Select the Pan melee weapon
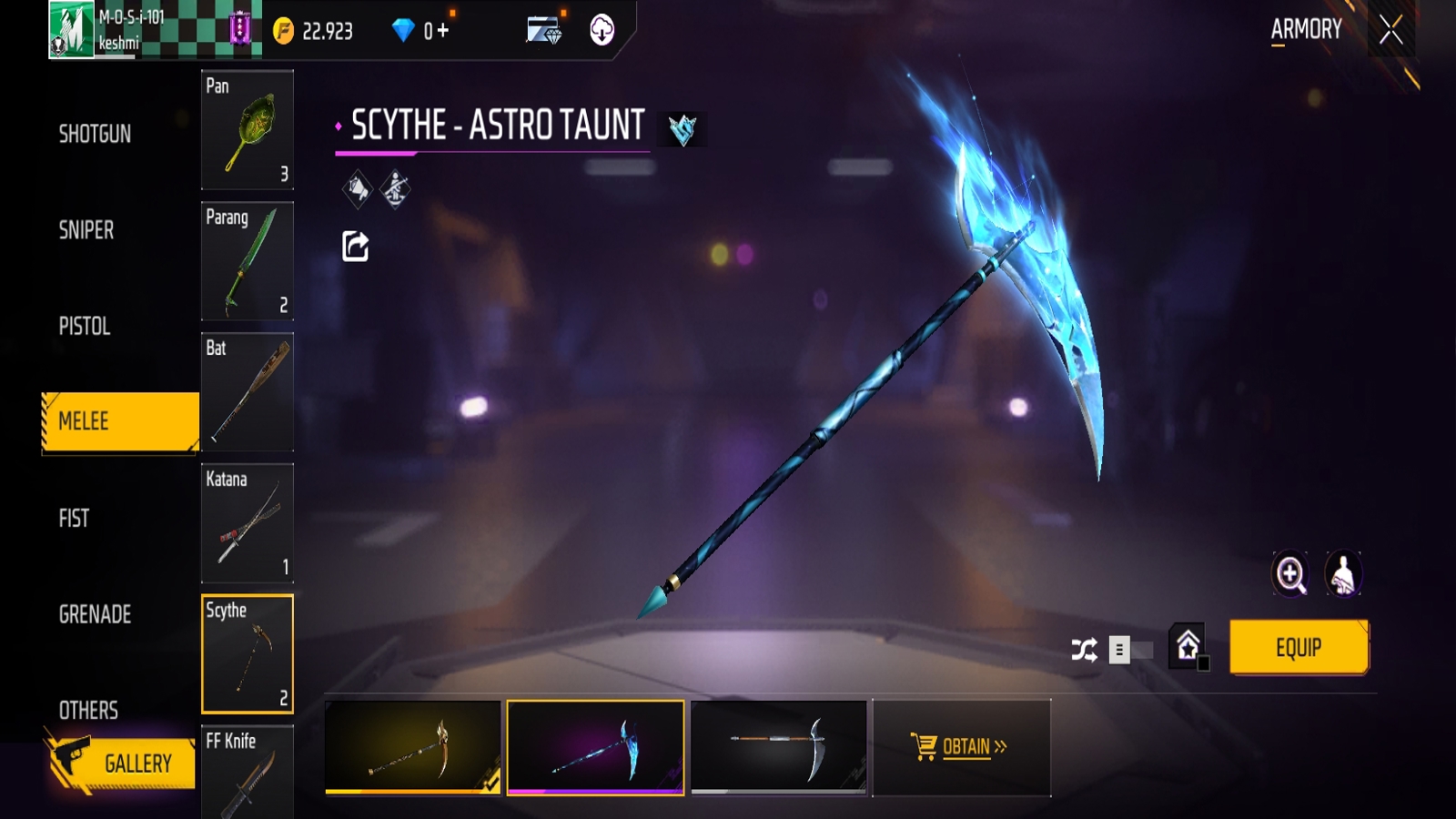This screenshot has width=1456, height=819. point(247,129)
